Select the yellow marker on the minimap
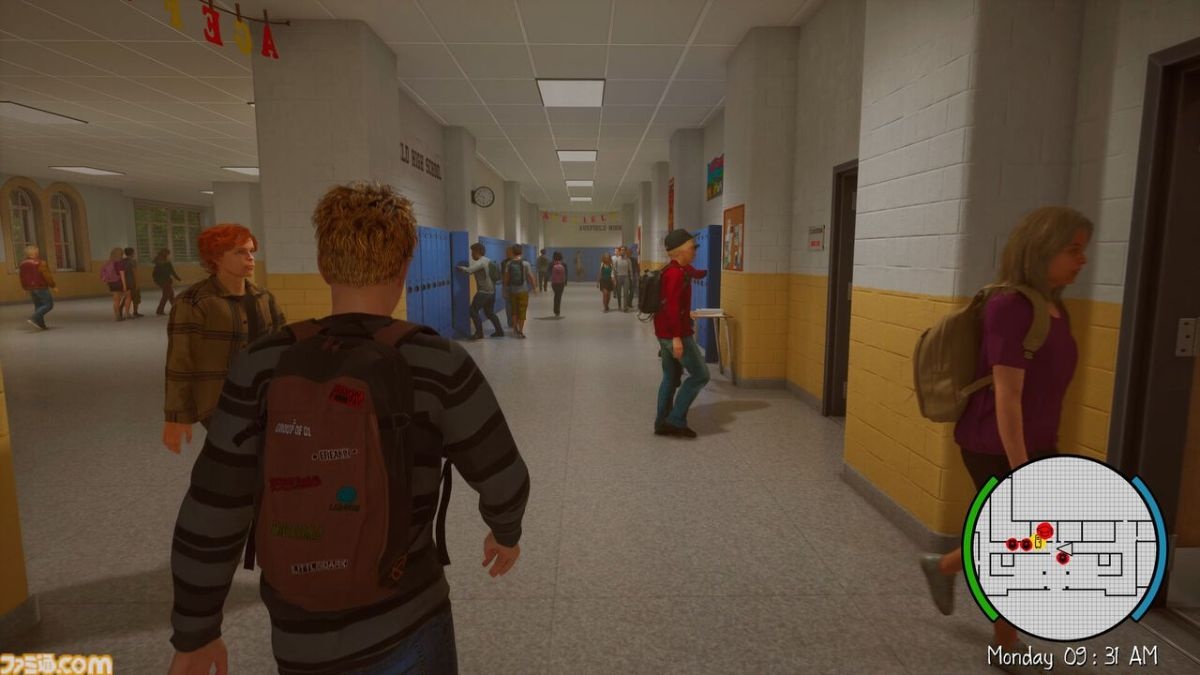1200x675 pixels. click(x=1038, y=543)
